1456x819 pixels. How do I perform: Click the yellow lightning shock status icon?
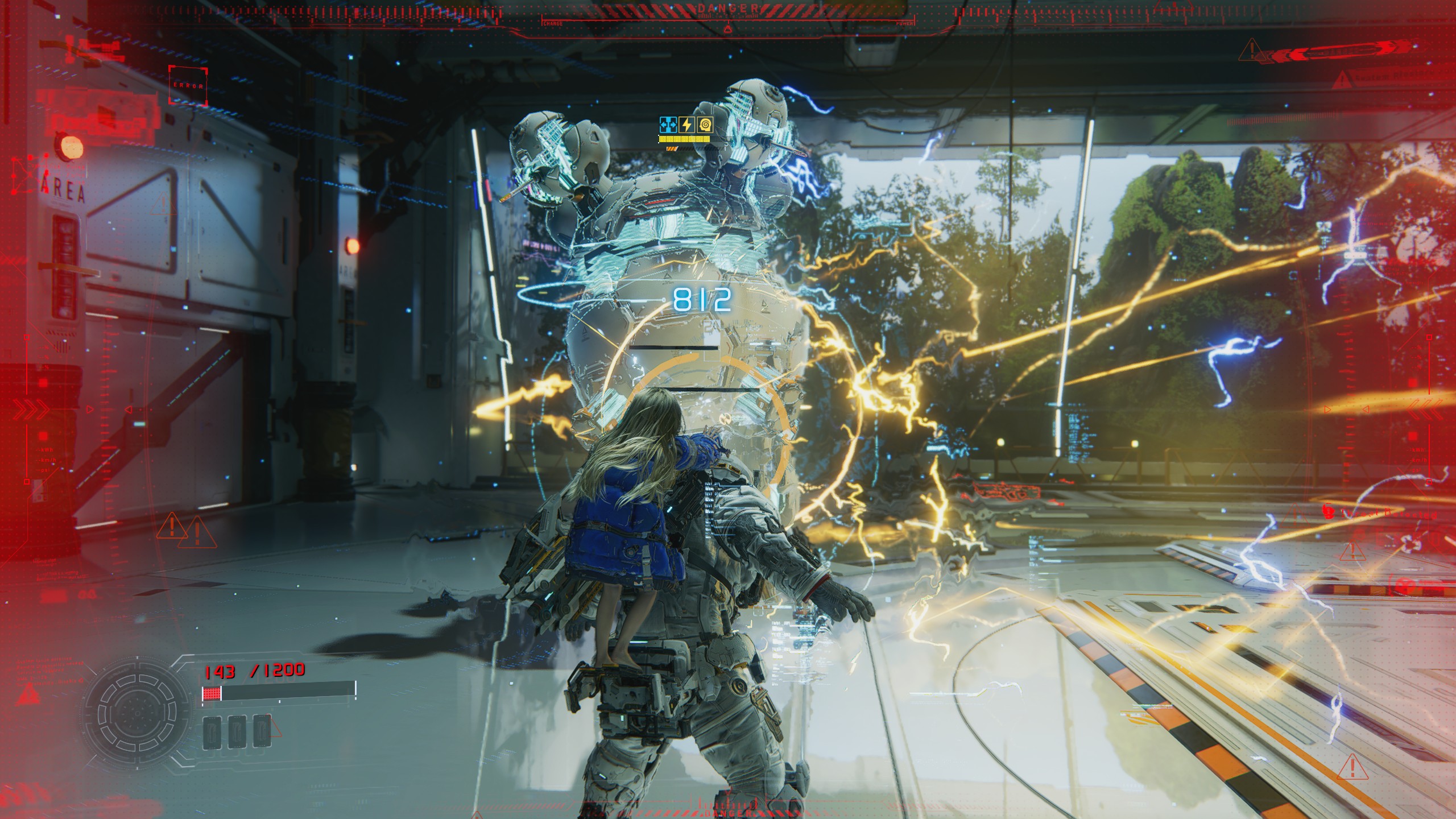[686, 125]
